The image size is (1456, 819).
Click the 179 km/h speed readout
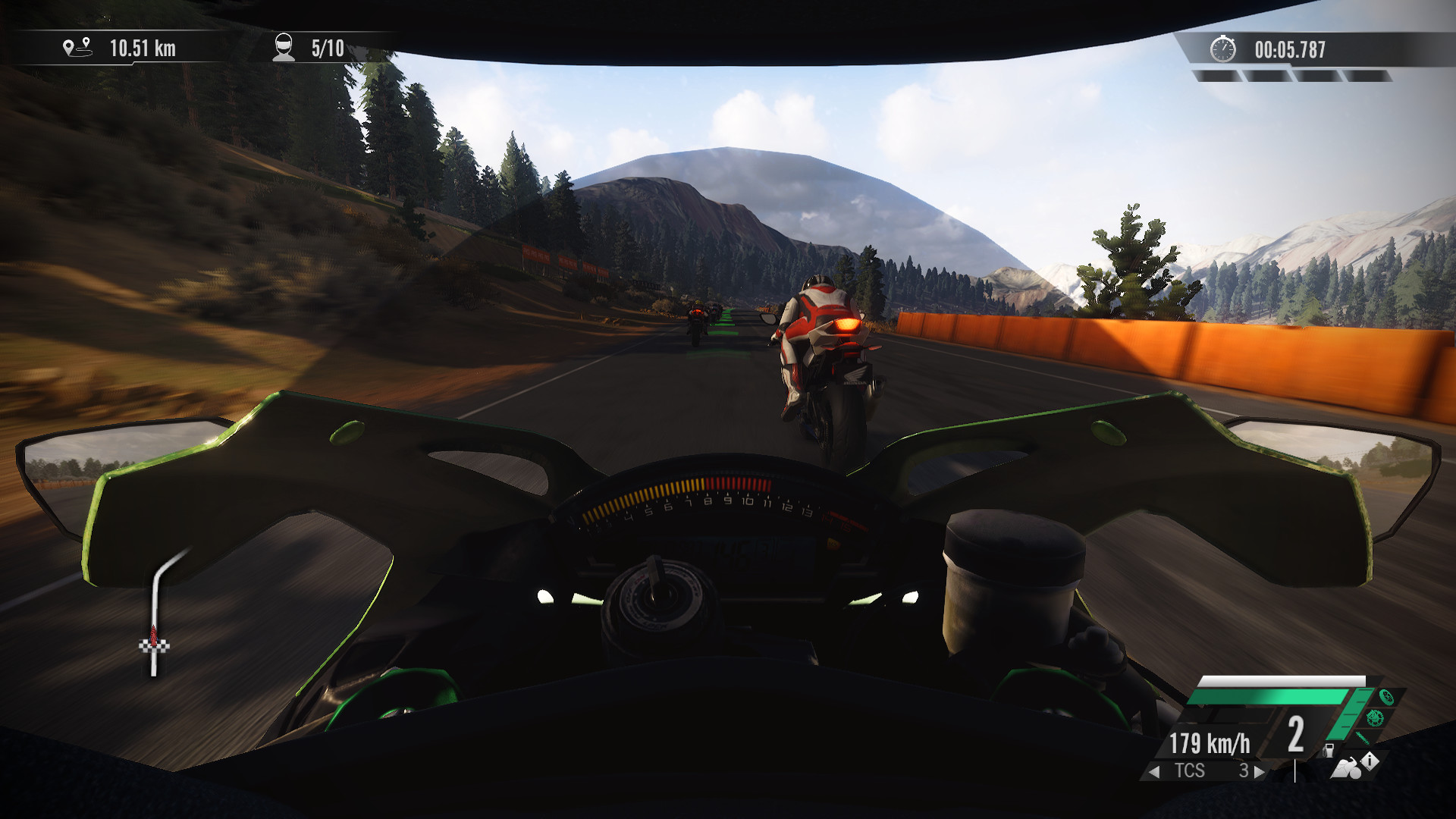(1209, 744)
